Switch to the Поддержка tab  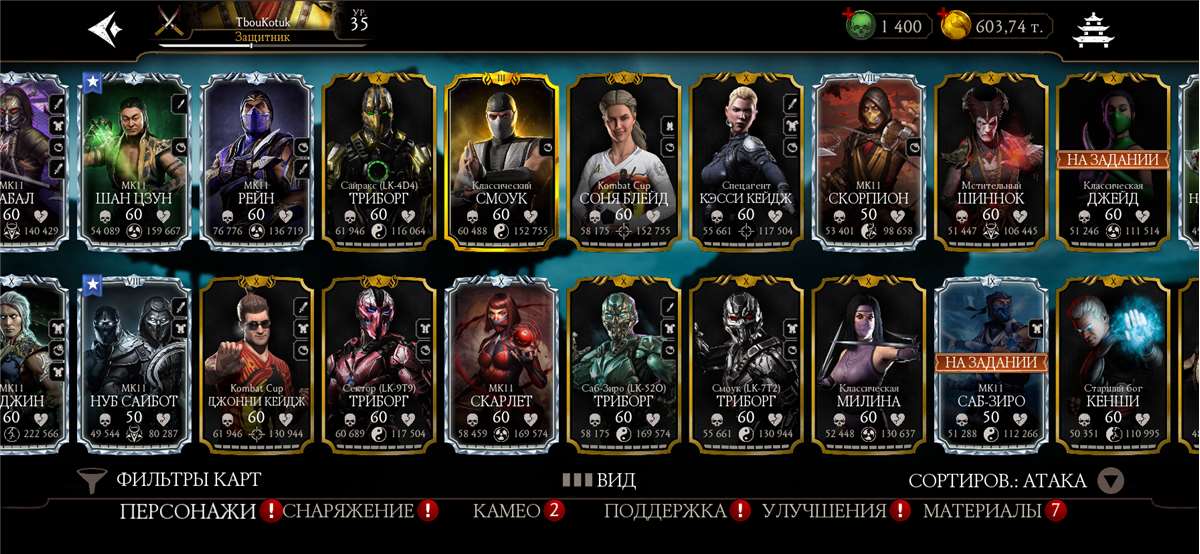click(x=665, y=511)
